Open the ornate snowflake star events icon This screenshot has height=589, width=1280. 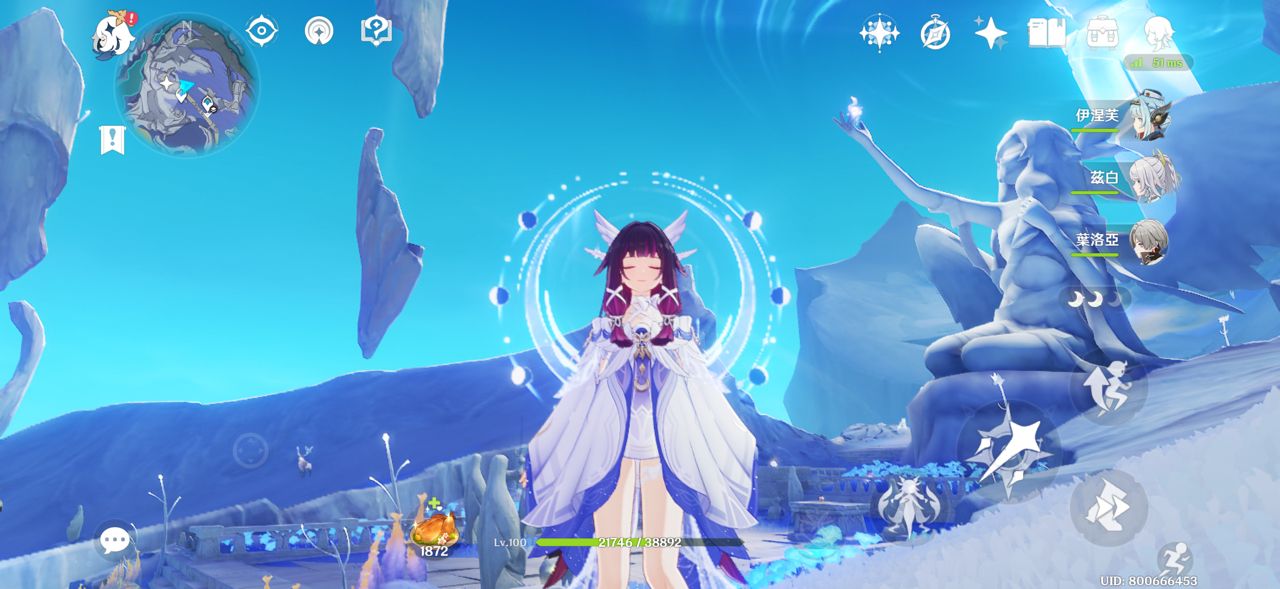[x=878, y=33]
